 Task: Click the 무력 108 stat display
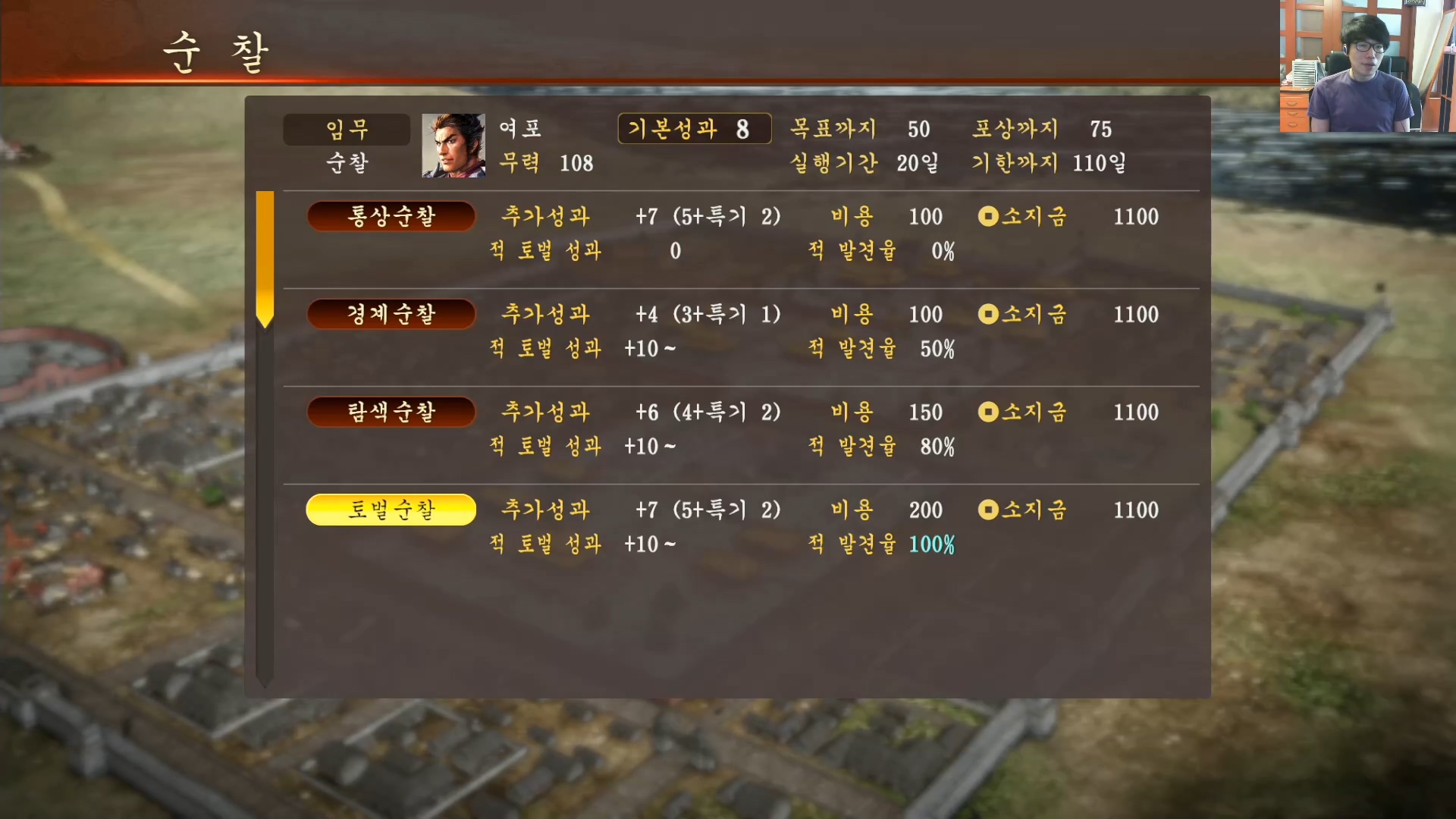click(548, 163)
